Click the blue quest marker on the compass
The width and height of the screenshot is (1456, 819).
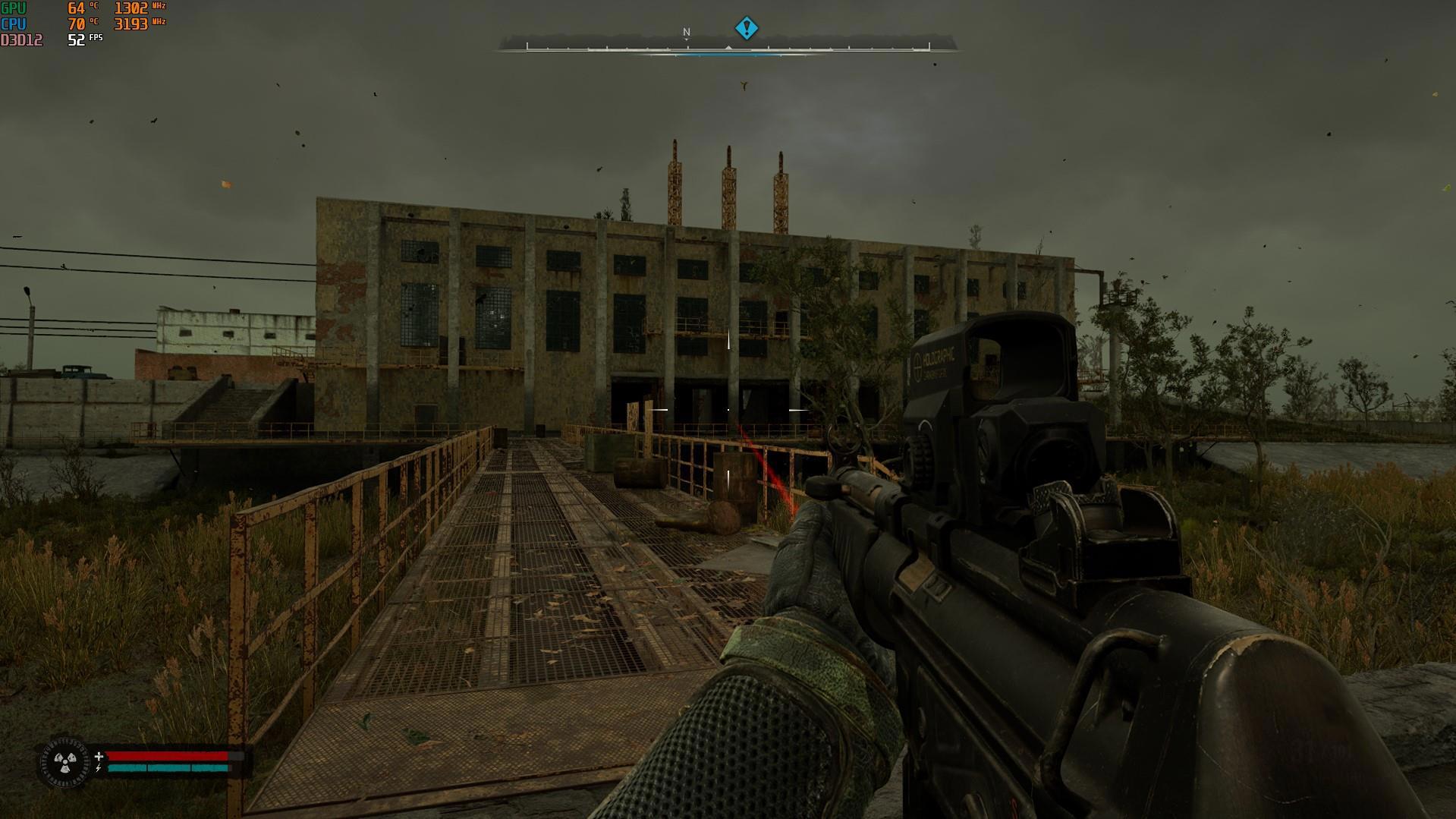[x=747, y=28]
